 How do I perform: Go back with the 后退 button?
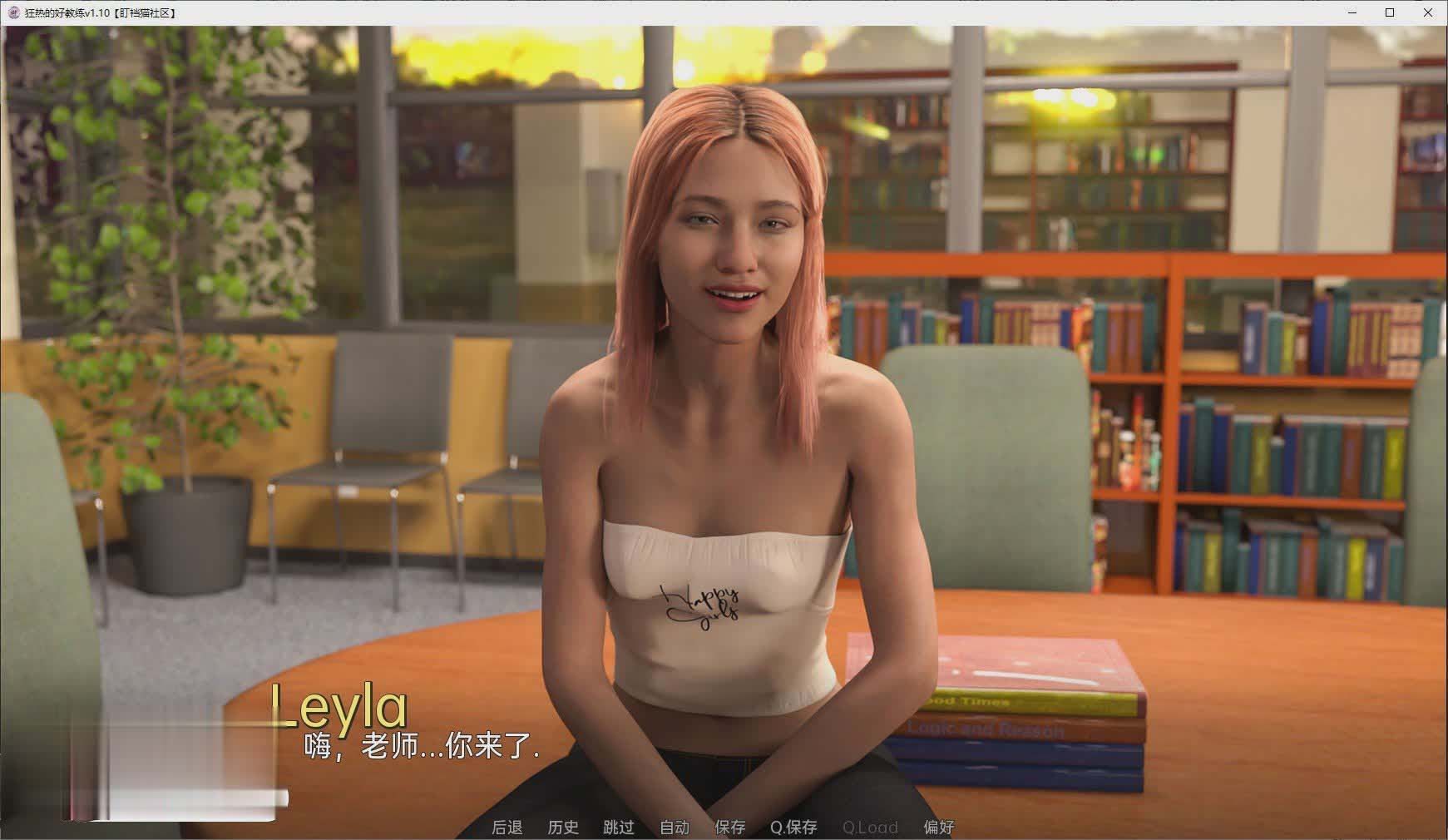[x=507, y=827]
